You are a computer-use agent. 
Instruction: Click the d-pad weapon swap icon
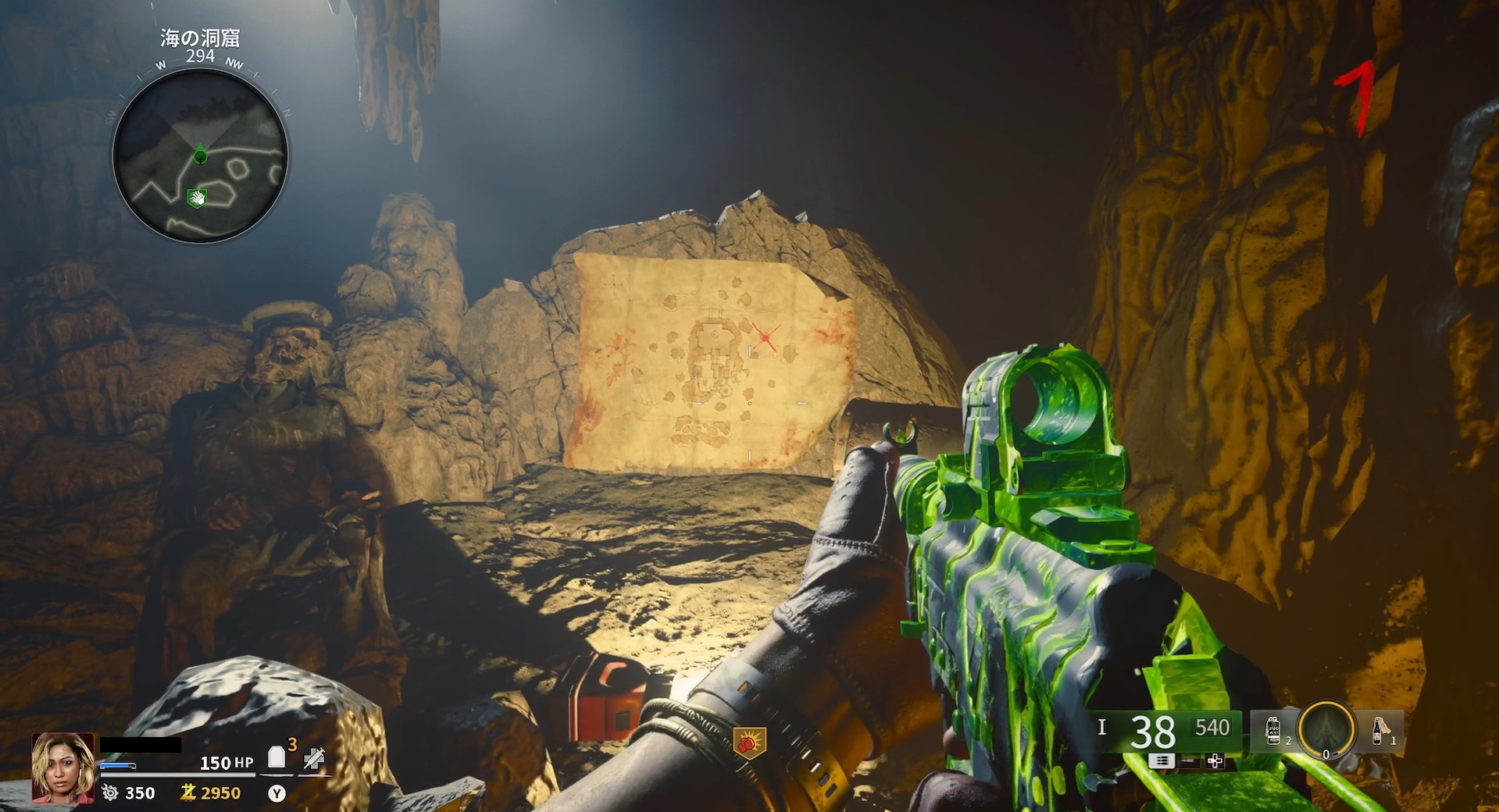[x=1215, y=760]
